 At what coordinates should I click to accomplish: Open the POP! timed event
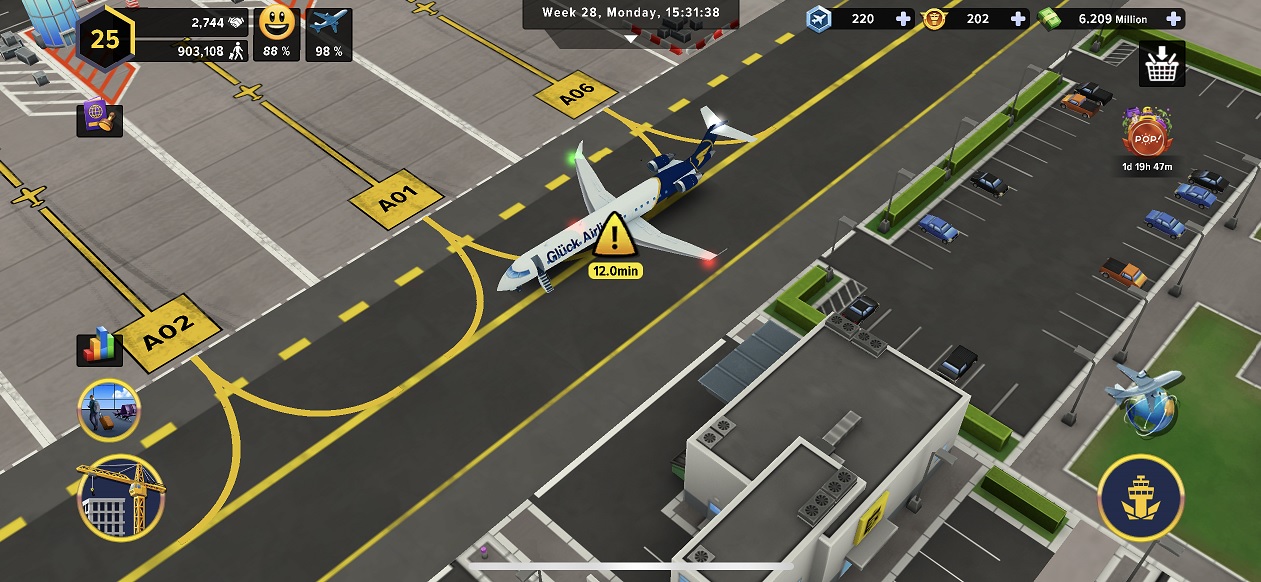pyautogui.click(x=1146, y=135)
